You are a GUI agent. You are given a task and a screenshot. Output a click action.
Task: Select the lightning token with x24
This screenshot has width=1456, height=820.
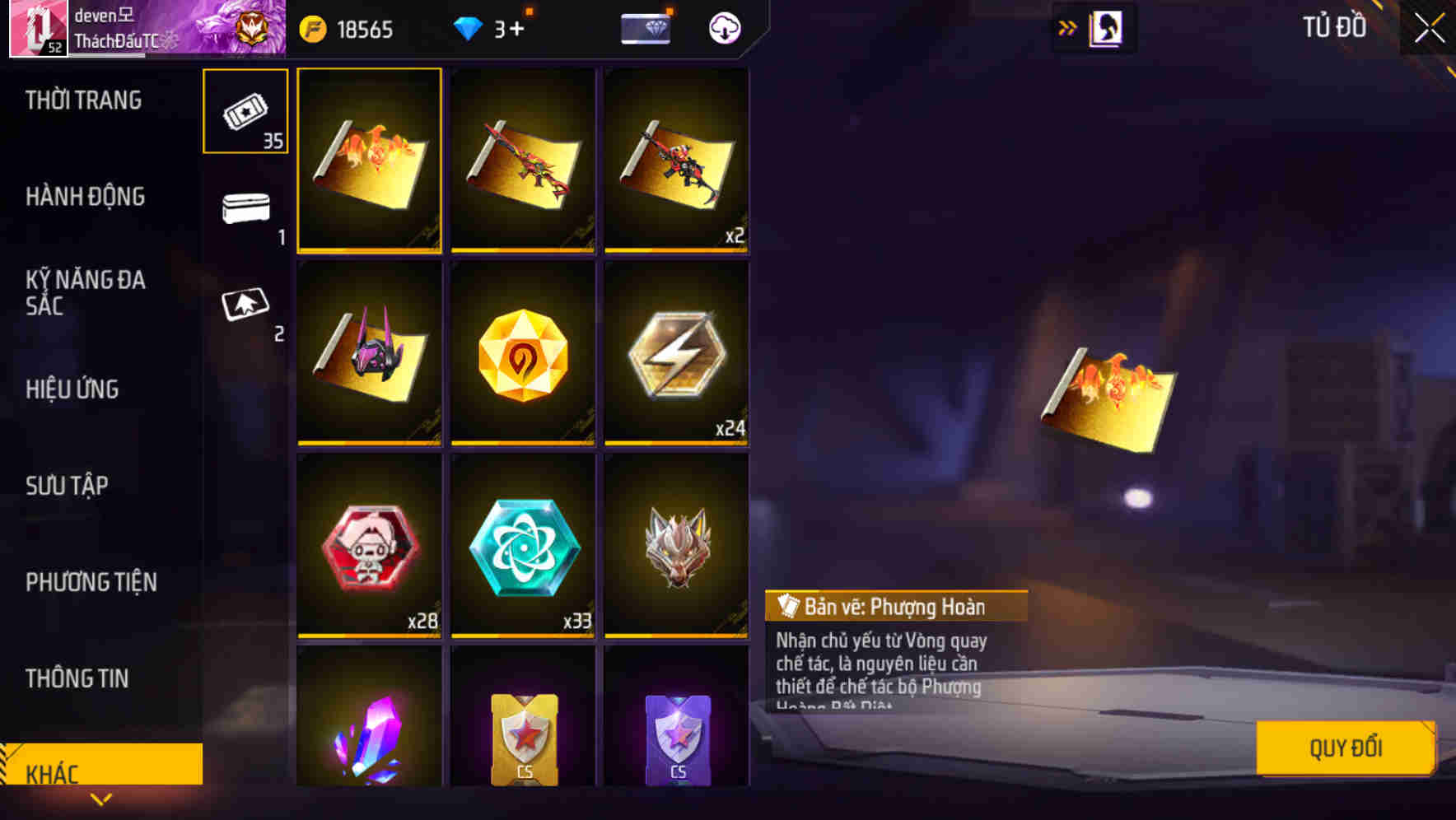(675, 354)
